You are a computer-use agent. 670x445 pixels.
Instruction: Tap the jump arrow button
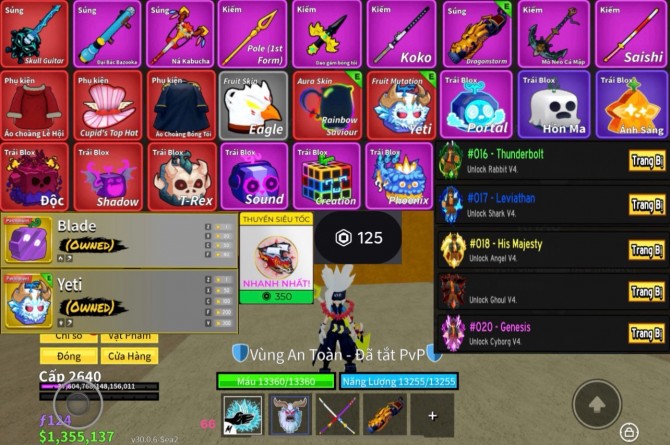[x=597, y=404]
